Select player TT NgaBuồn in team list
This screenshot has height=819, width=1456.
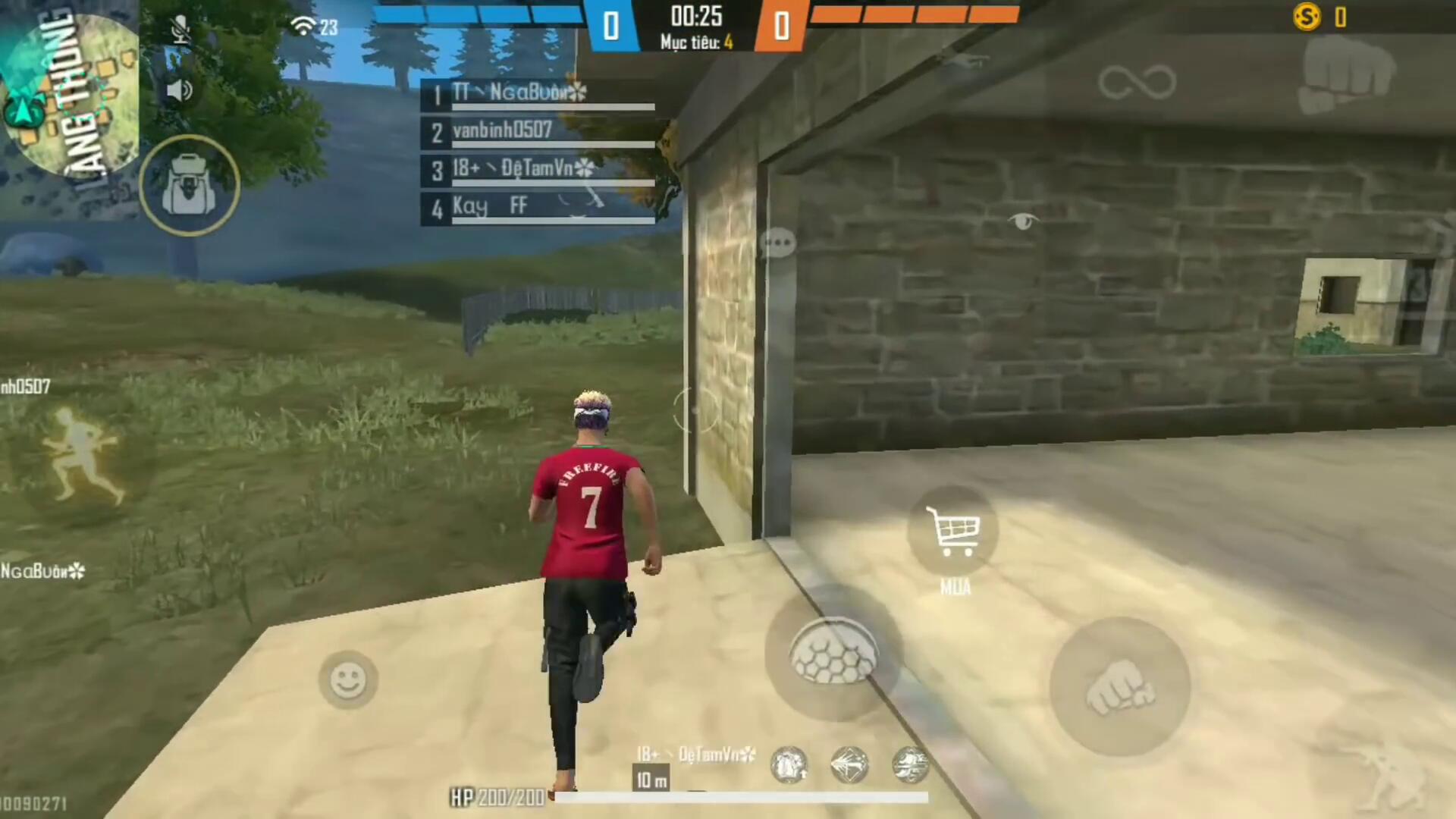538,94
